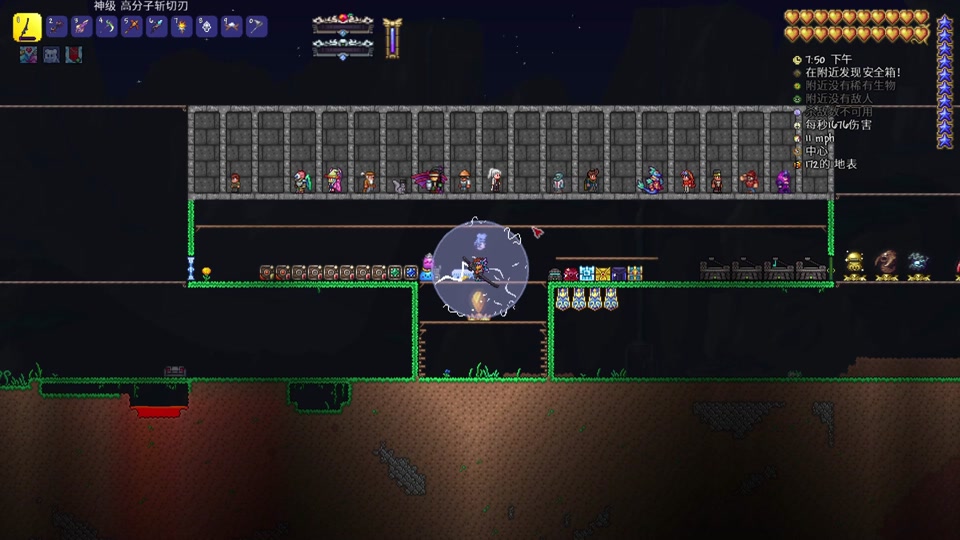Click the red banner buff icon
Screen dimensions: 960x540
(x=74, y=55)
